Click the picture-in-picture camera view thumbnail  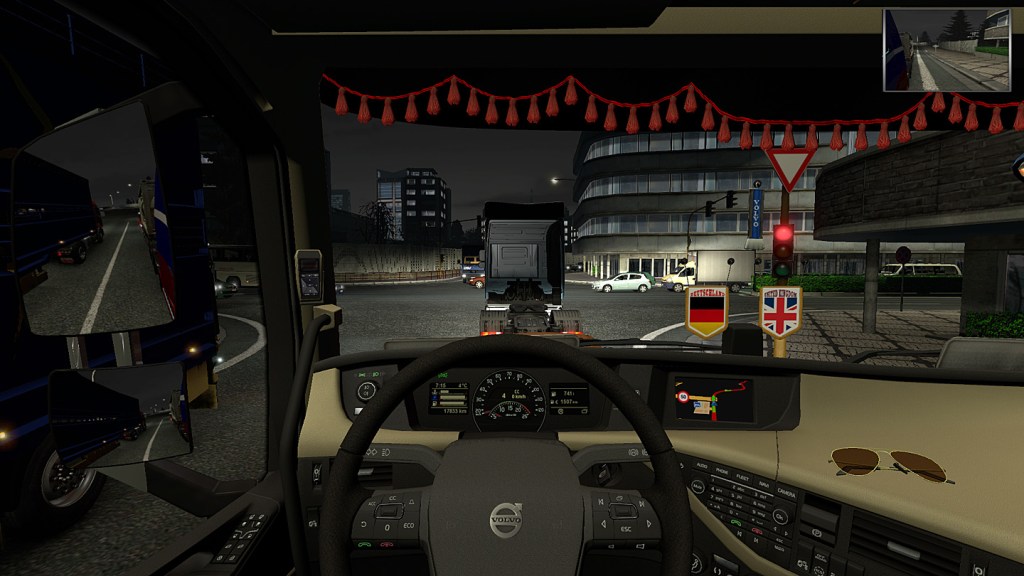pyautogui.click(x=947, y=50)
